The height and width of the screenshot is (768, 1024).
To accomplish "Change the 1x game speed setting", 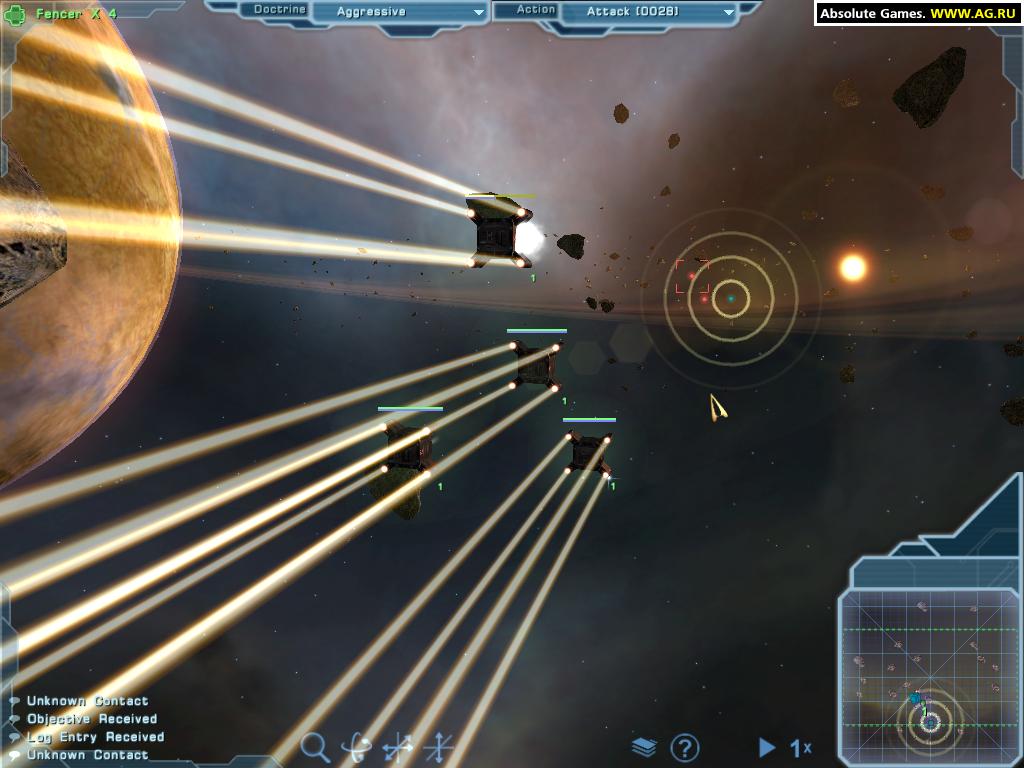I will pos(801,747).
